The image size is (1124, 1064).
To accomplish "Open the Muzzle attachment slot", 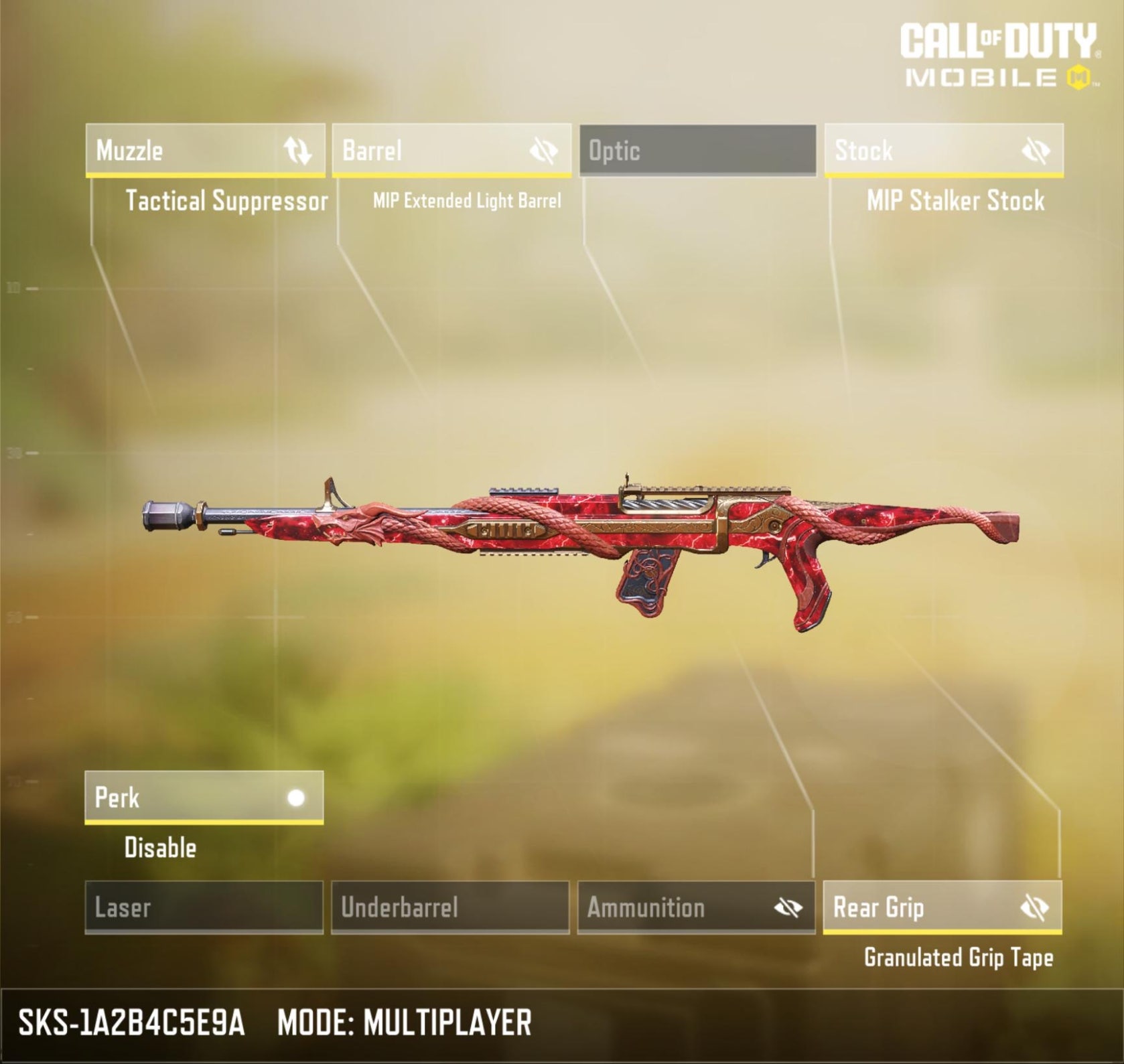I will point(181,150).
